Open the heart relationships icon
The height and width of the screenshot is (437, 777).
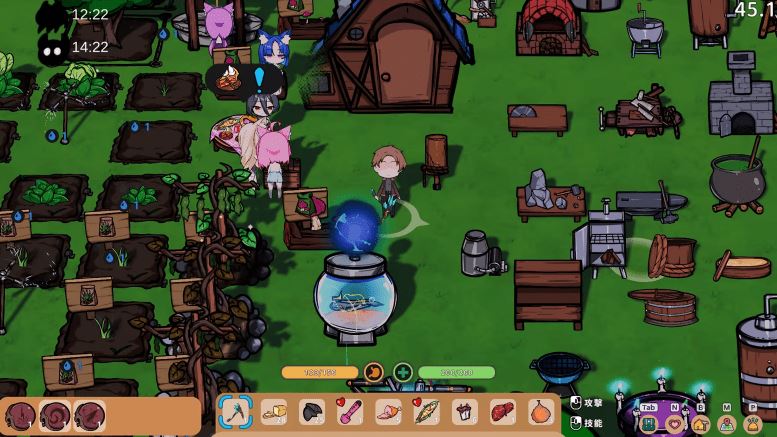tap(675, 424)
